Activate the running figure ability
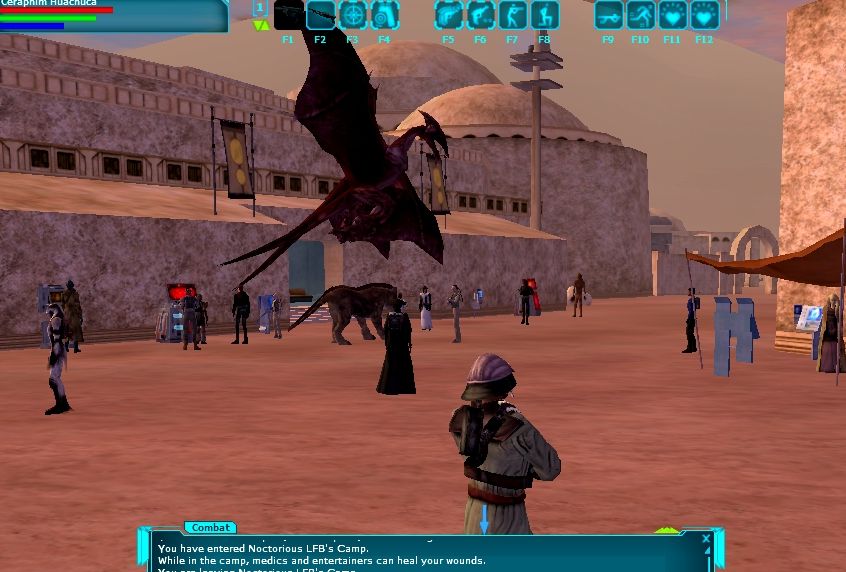846x572 pixels. pos(640,15)
